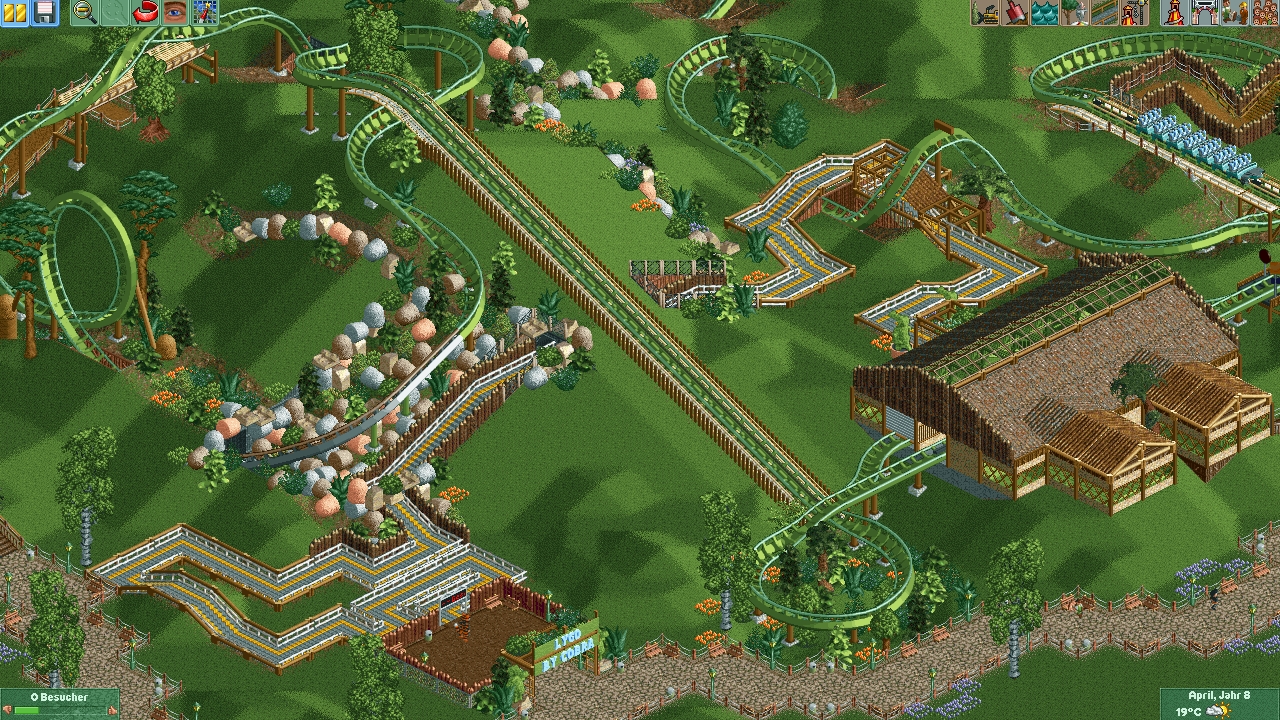Click the Besucher guest count panel

click(59, 703)
